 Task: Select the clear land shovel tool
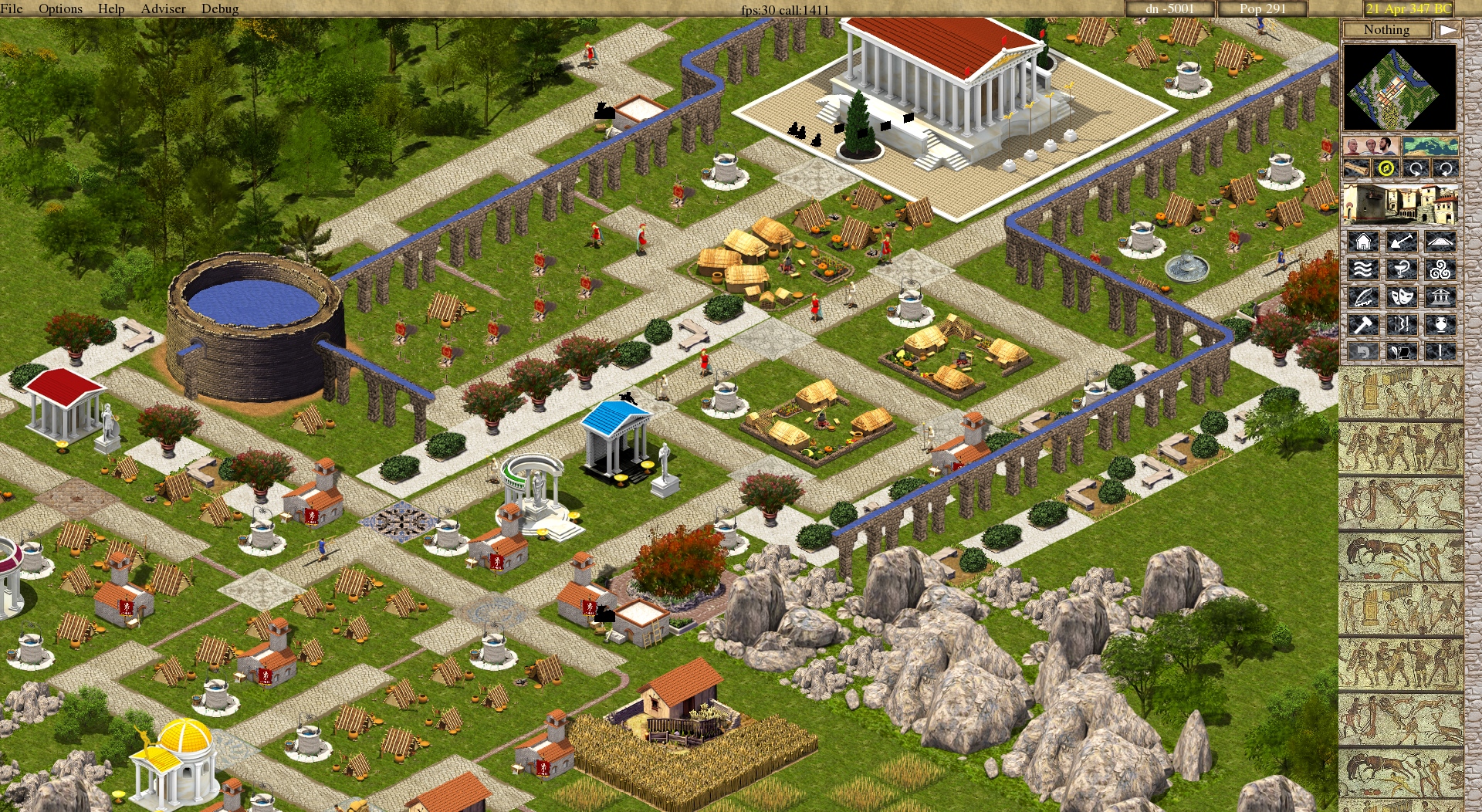[1402, 242]
